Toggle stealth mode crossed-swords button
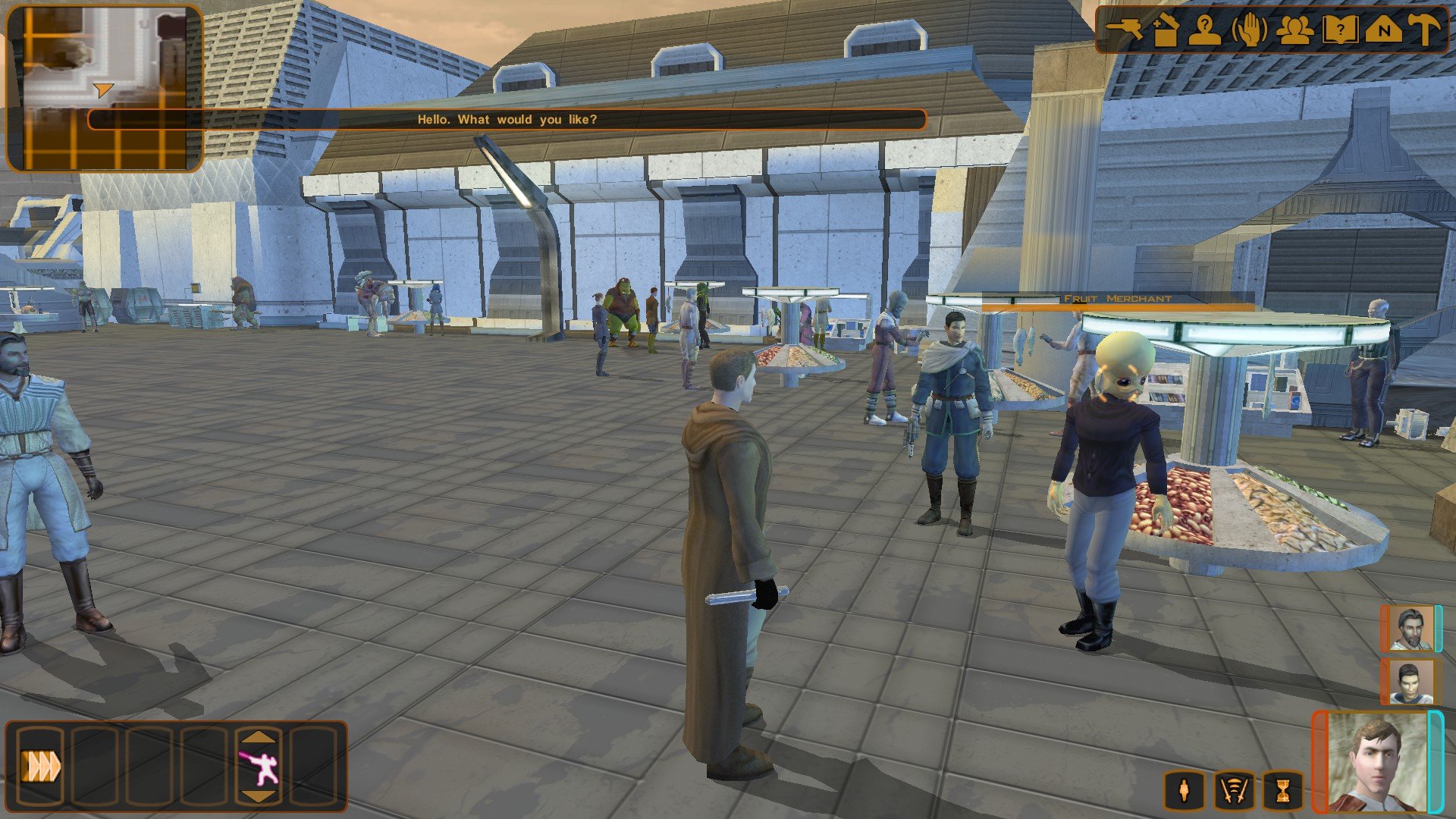Screen dimensions: 1456x819 pos(1234,791)
